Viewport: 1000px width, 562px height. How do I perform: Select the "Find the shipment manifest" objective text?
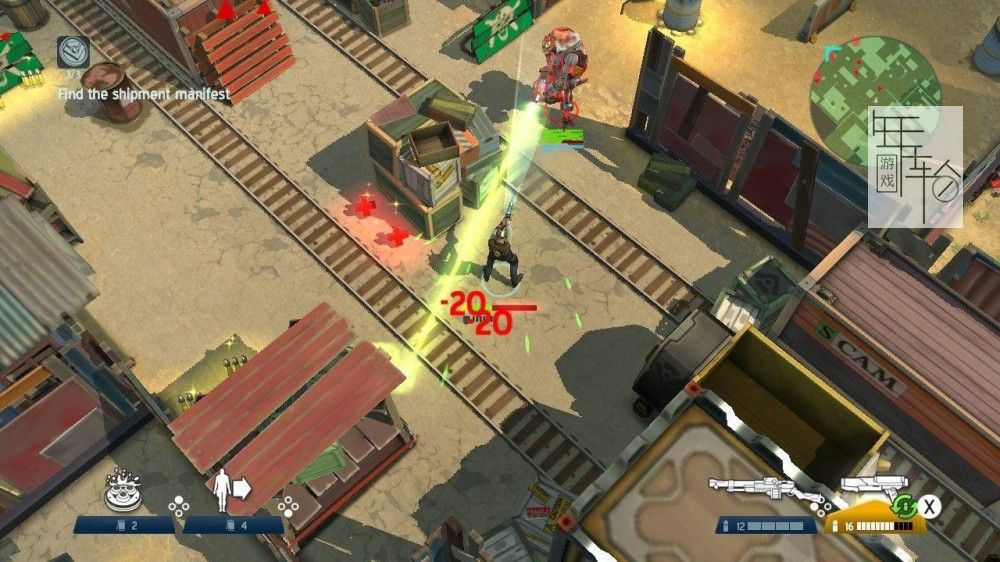tap(143, 94)
